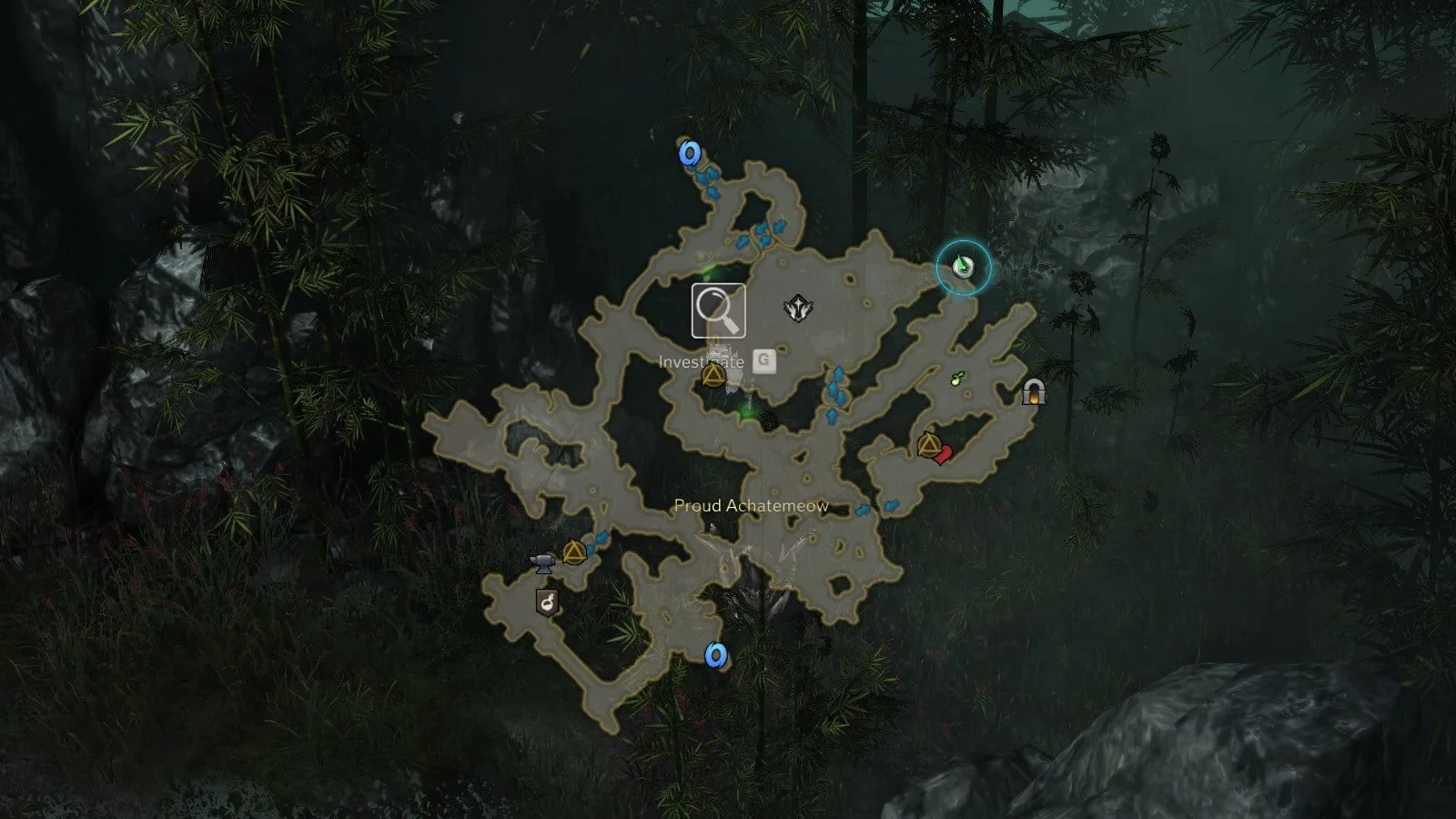Click the triangle marker beside the anvil

coord(573,552)
